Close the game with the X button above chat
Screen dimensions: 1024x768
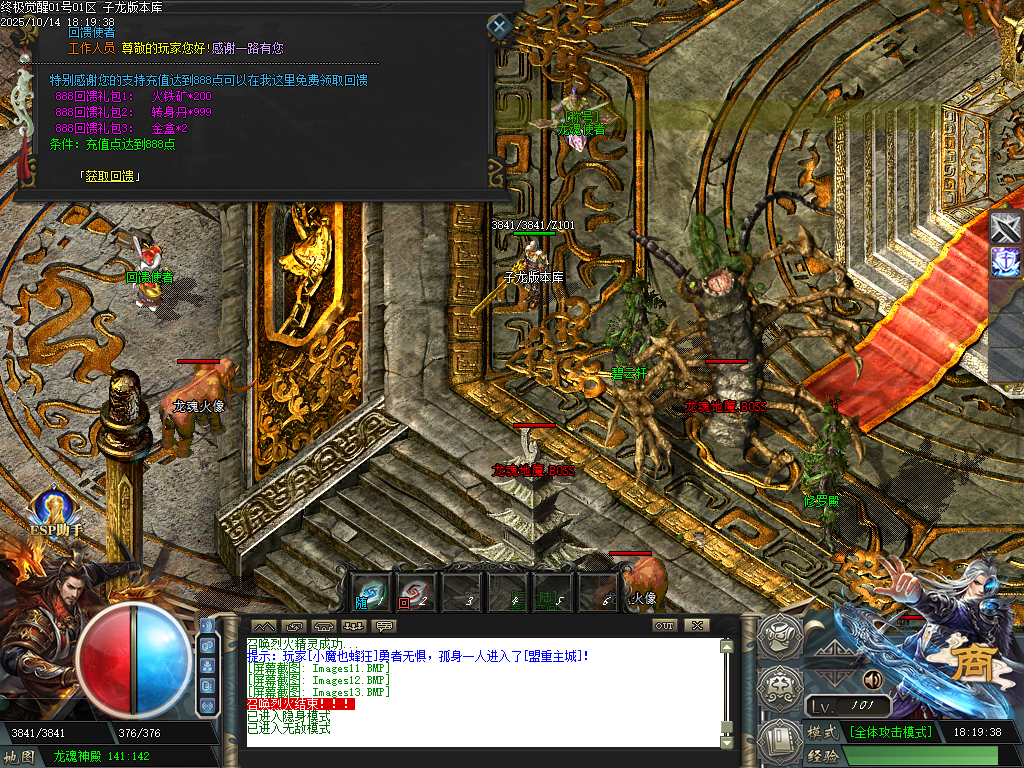click(697, 625)
